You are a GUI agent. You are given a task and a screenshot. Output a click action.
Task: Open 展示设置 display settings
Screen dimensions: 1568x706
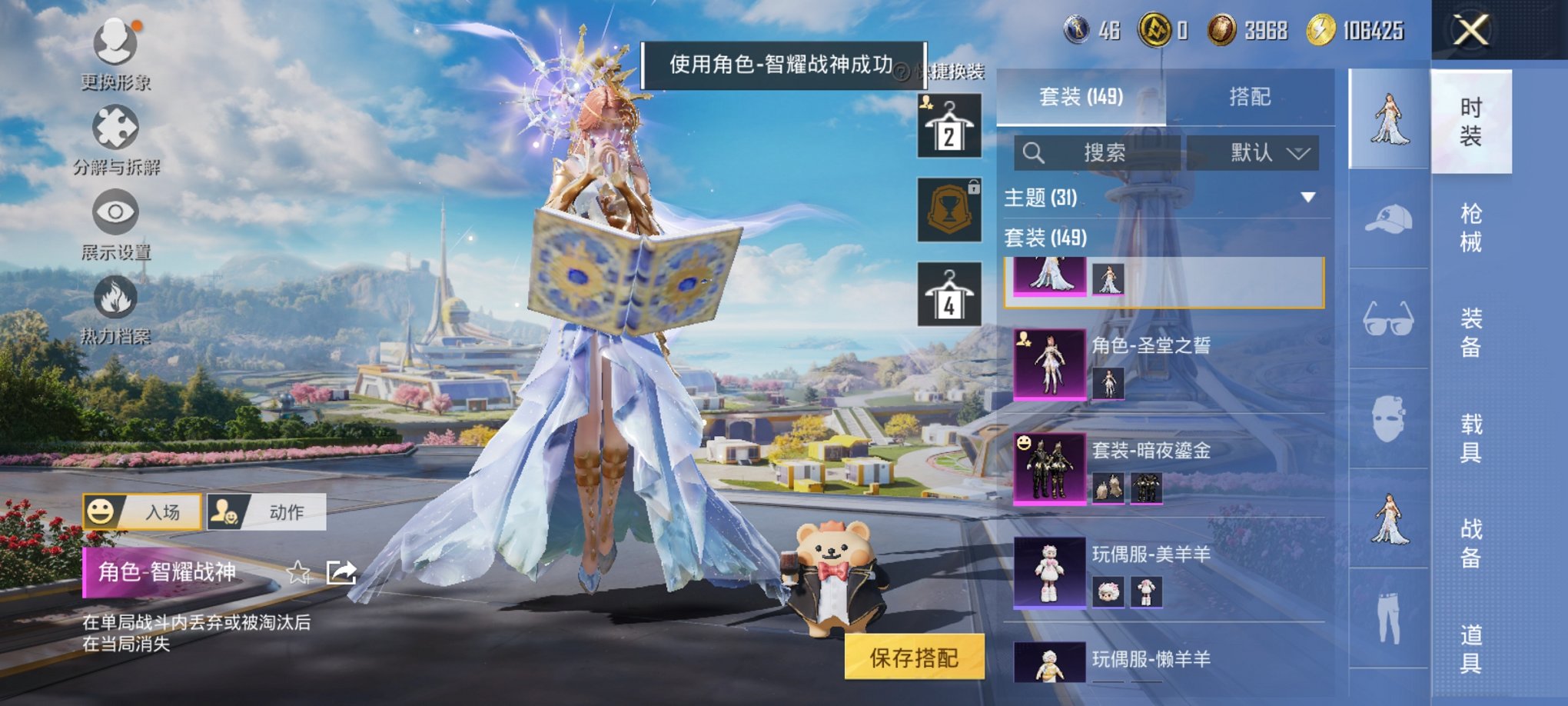[x=114, y=214]
